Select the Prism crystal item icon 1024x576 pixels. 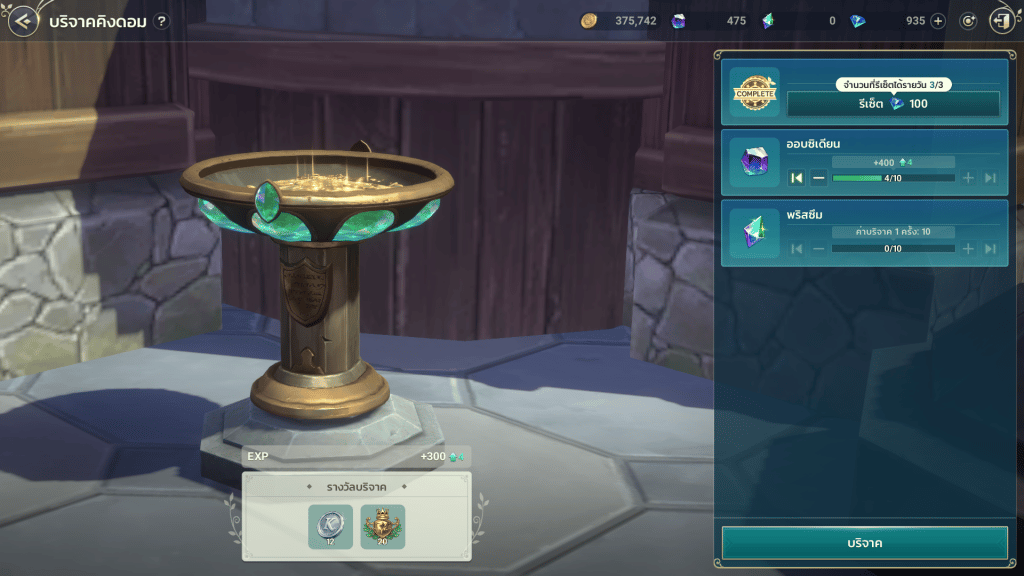[754, 233]
